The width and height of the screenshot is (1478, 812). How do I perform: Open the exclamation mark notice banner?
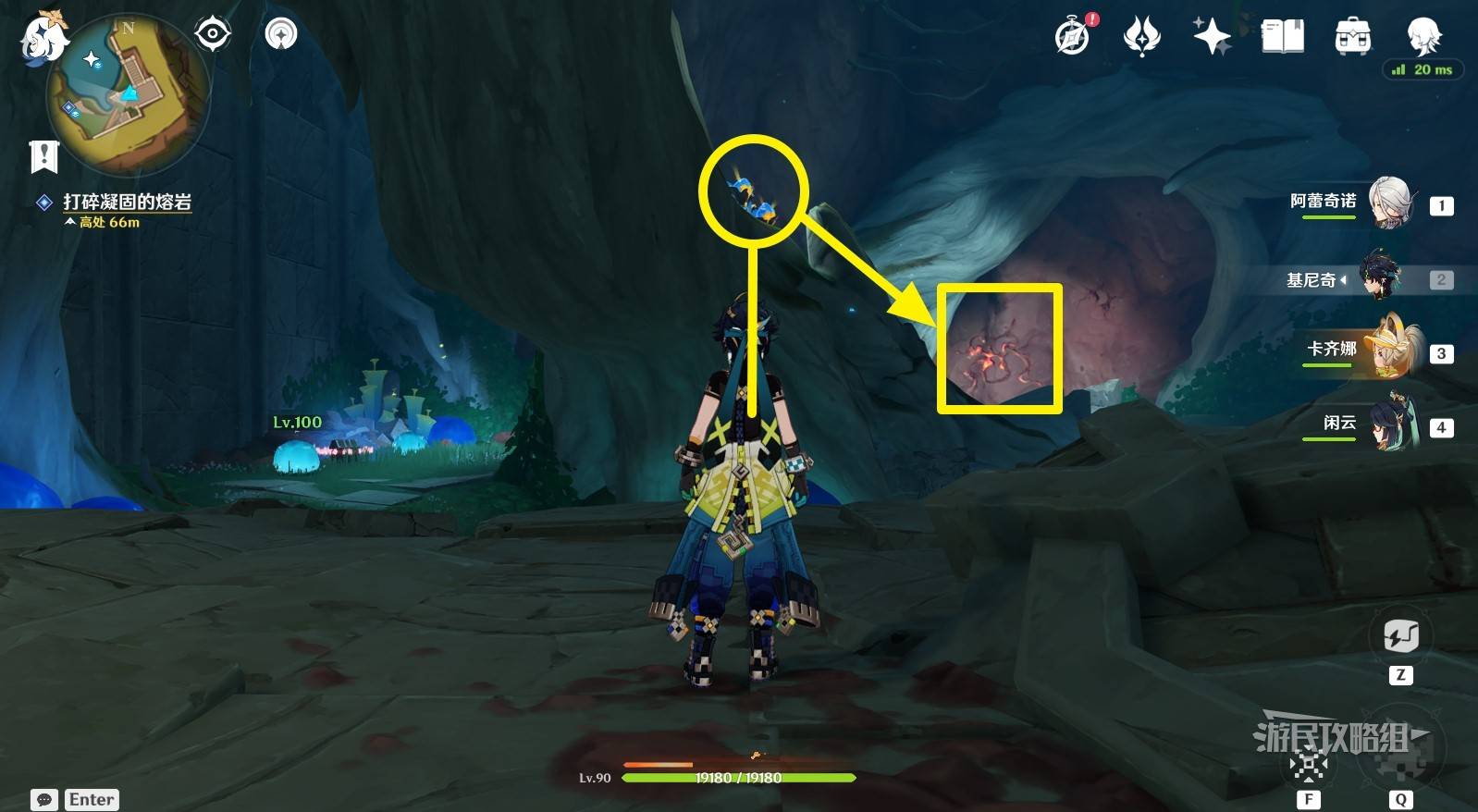tap(43, 156)
